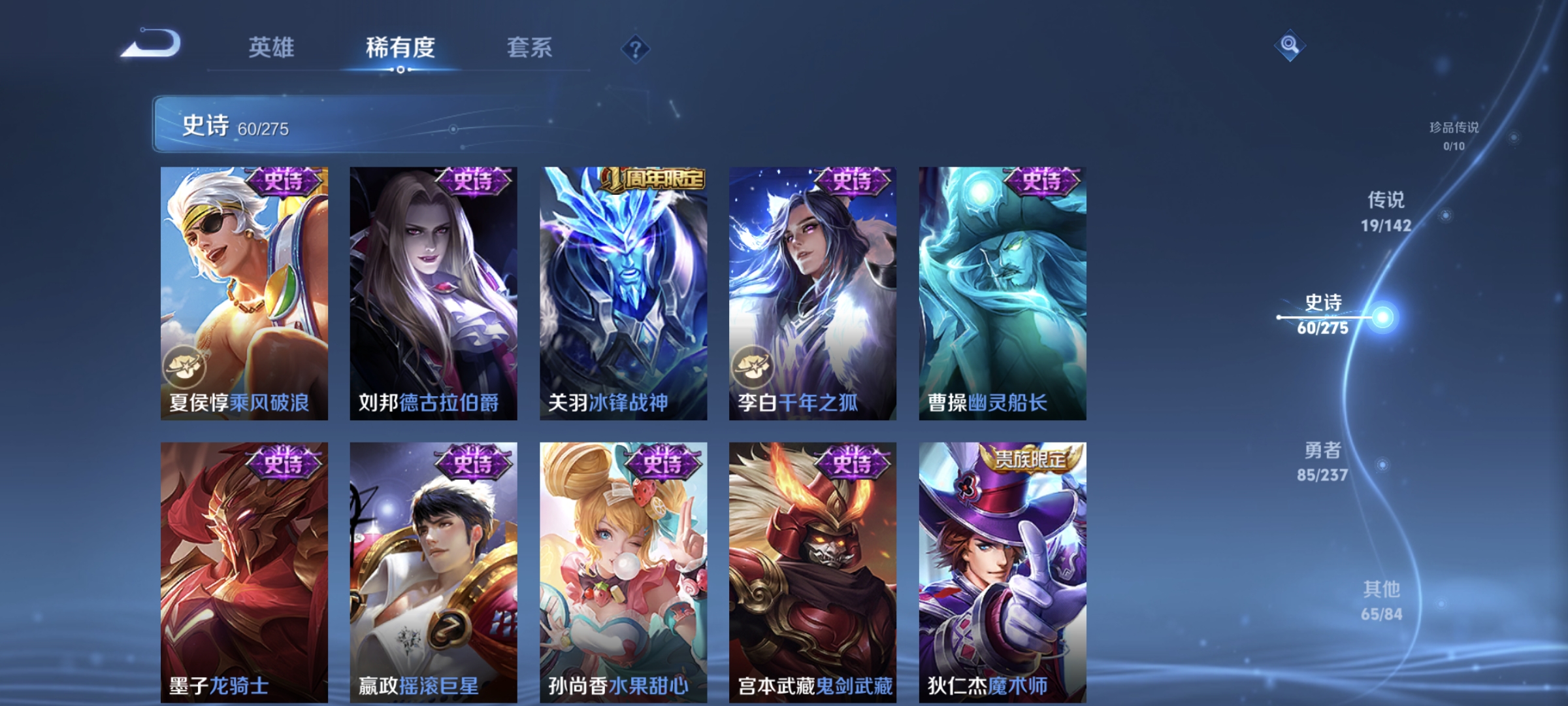Switch to the 英雄 tab
Viewport: 1568px width, 706px height.
pyautogui.click(x=271, y=48)
